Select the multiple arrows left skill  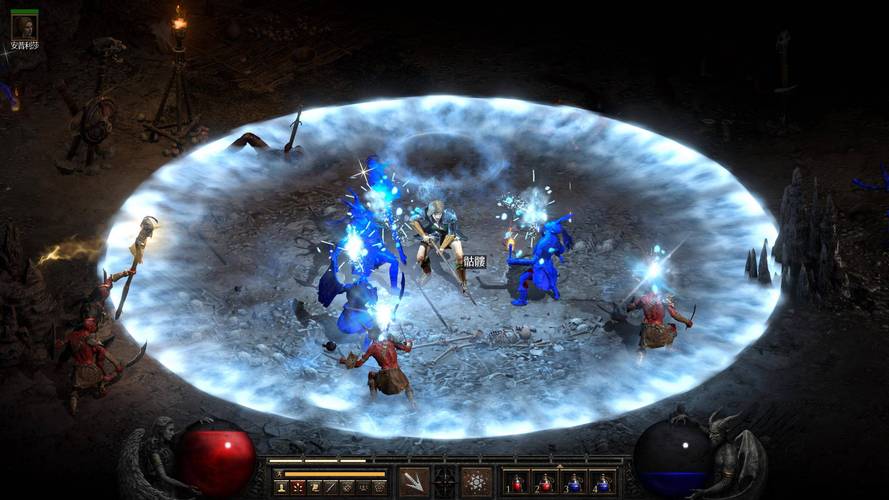coord(413,482)
